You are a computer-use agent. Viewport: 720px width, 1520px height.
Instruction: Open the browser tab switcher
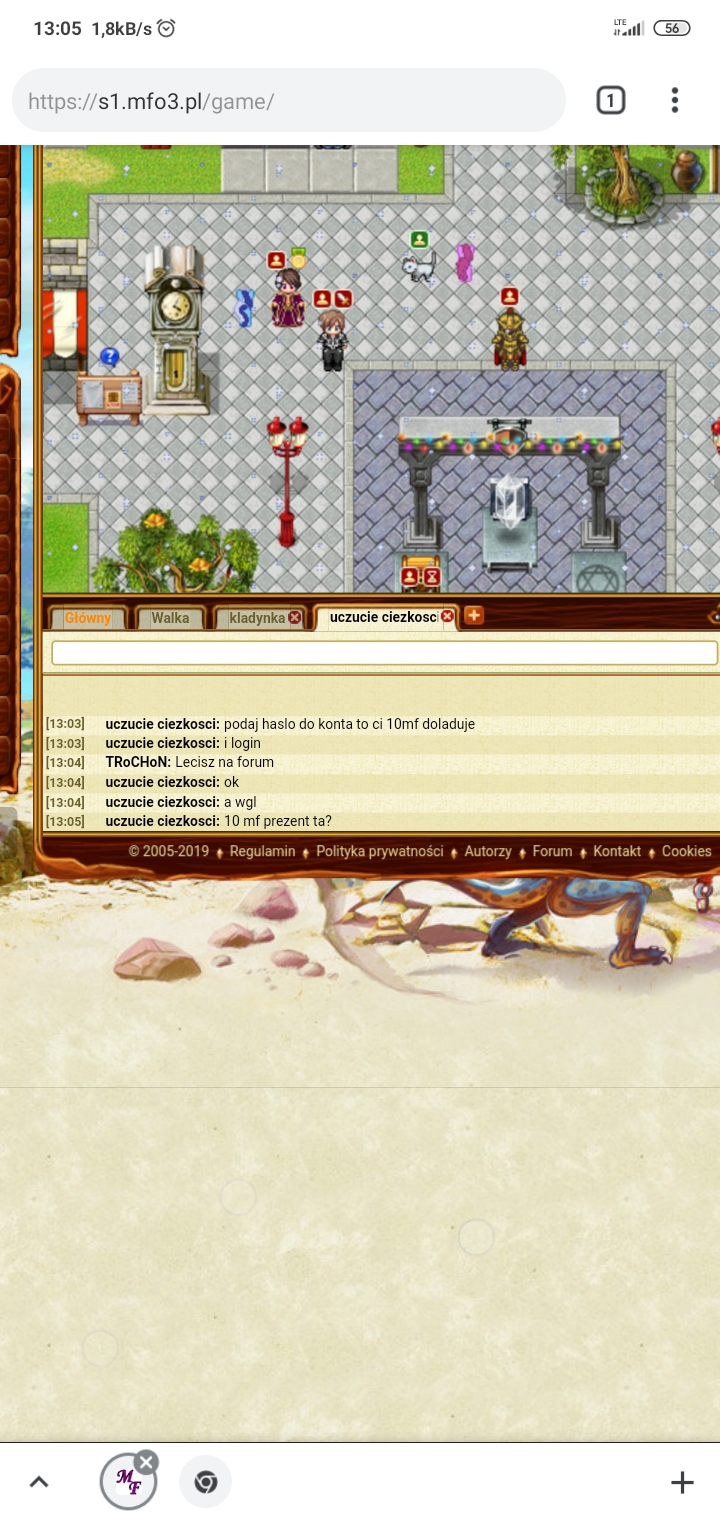611,100
